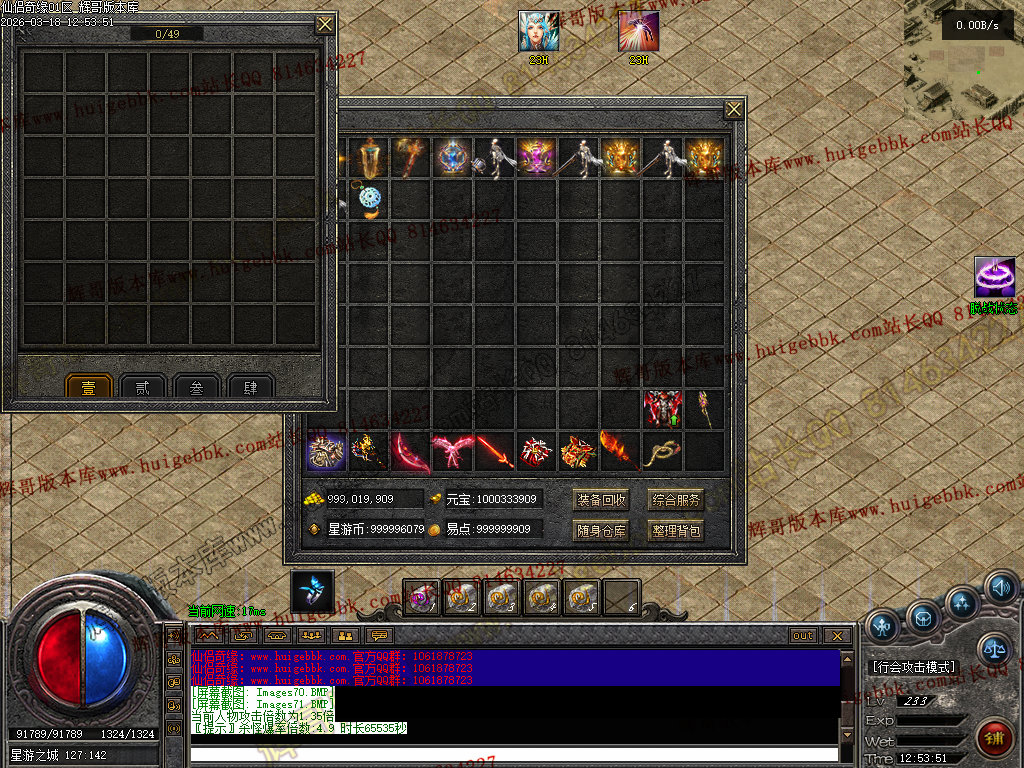Close the storage grid window
This screenshot has width=1024, height=768.
(x=325, y=24)
